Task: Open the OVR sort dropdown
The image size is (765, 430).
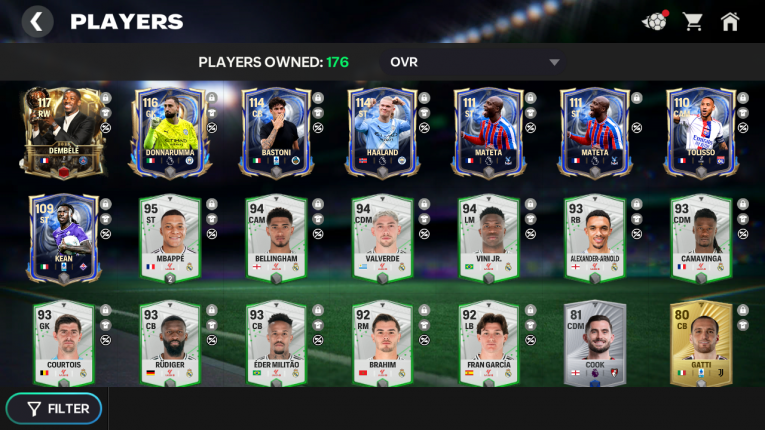Action: [475, 62]
